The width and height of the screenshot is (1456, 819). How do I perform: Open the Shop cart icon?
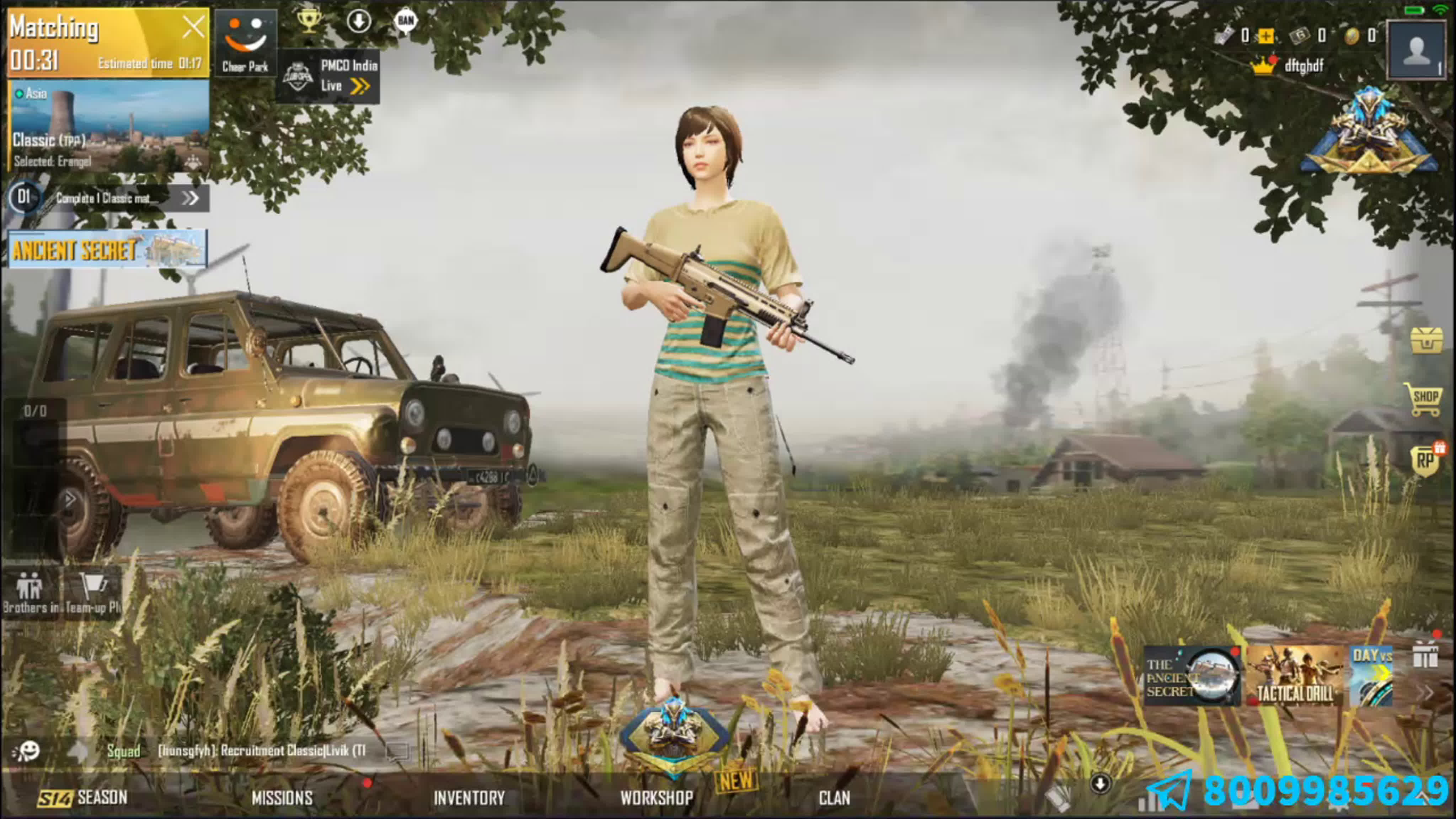click(x=1424, y=398)
